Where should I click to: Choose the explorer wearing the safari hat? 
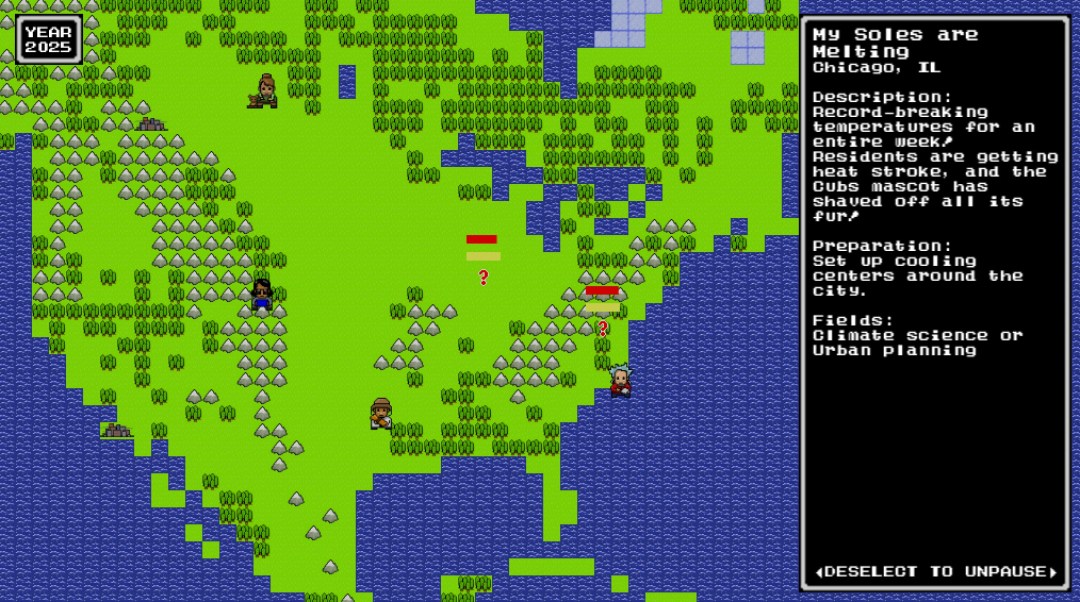click(381, 412)
